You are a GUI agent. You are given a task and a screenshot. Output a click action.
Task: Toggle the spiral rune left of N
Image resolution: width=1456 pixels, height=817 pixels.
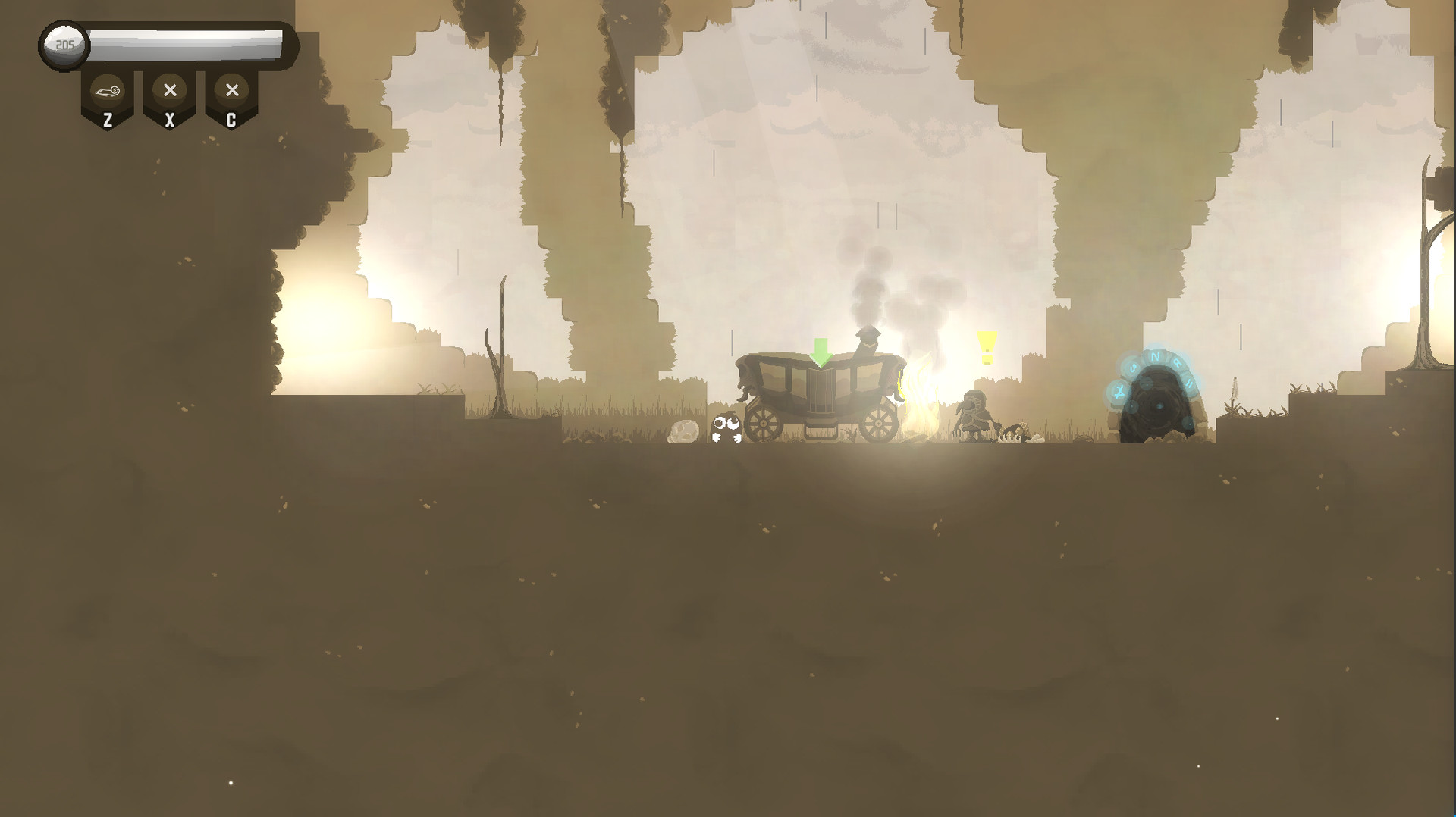(x=1133, y=368)
